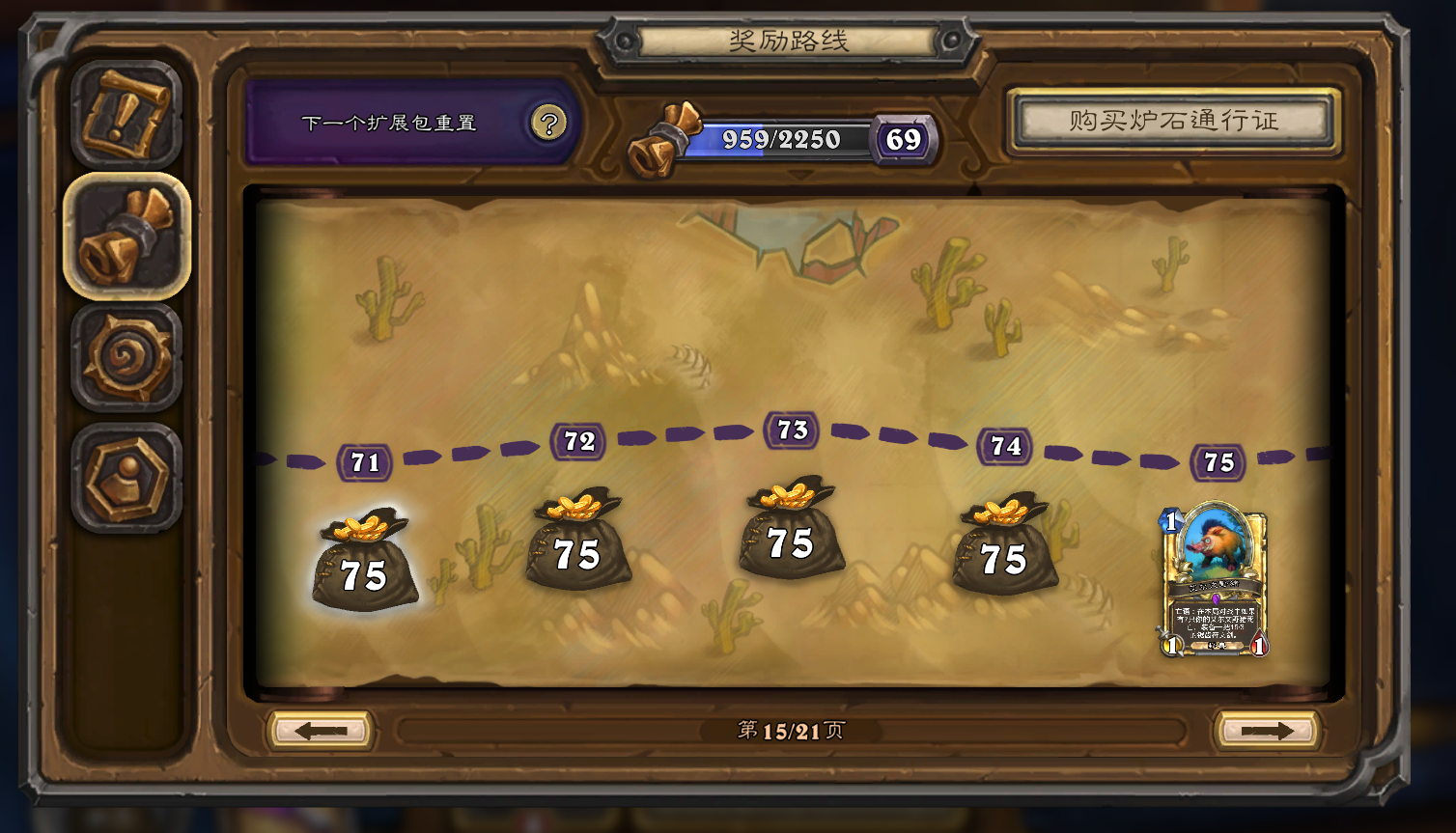1456x833 pixels.
Task: Click the question mark help button
Action: 548,124
